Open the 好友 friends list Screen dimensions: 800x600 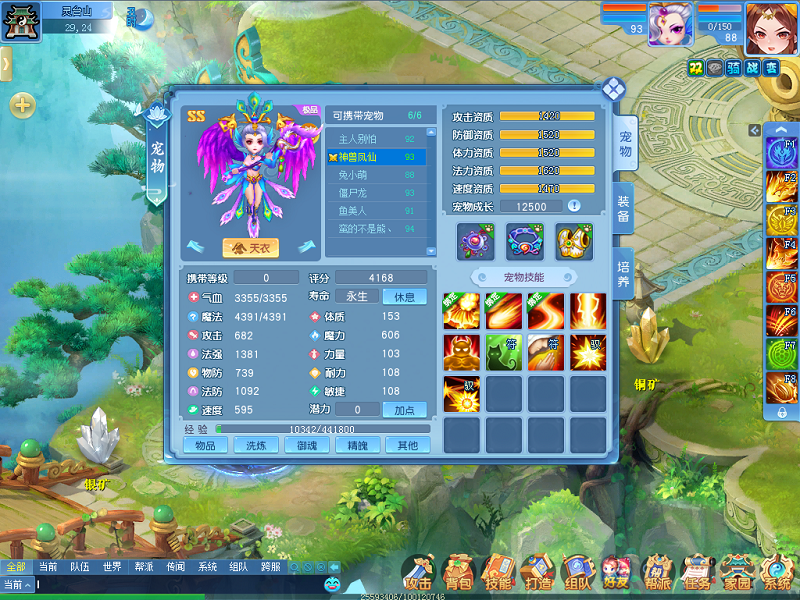616,573
